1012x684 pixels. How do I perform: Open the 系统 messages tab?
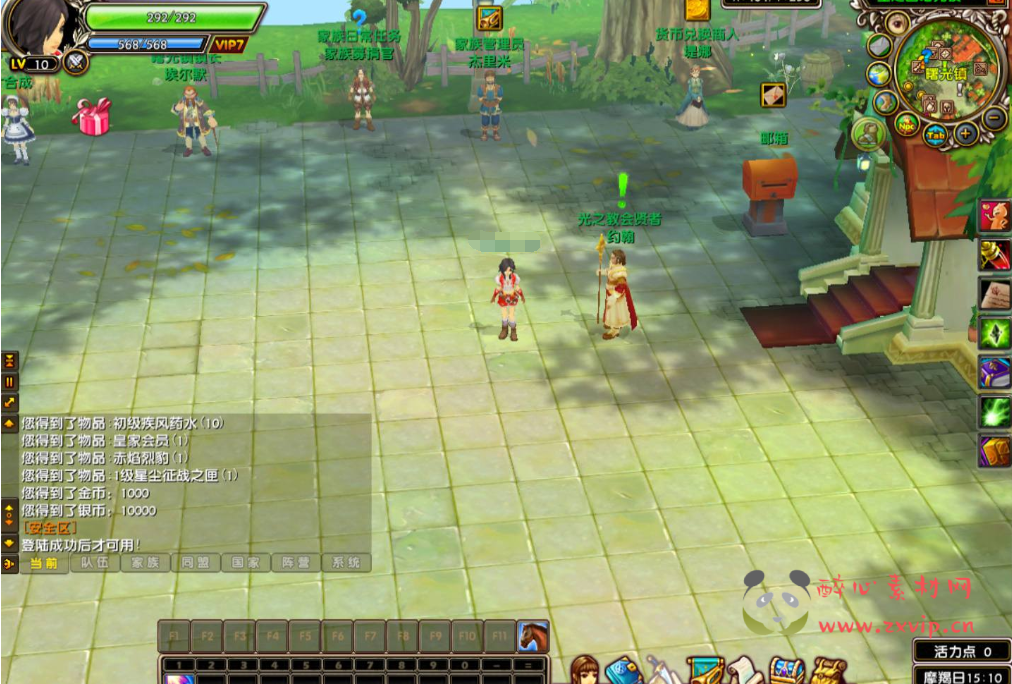tap(345, 563)
